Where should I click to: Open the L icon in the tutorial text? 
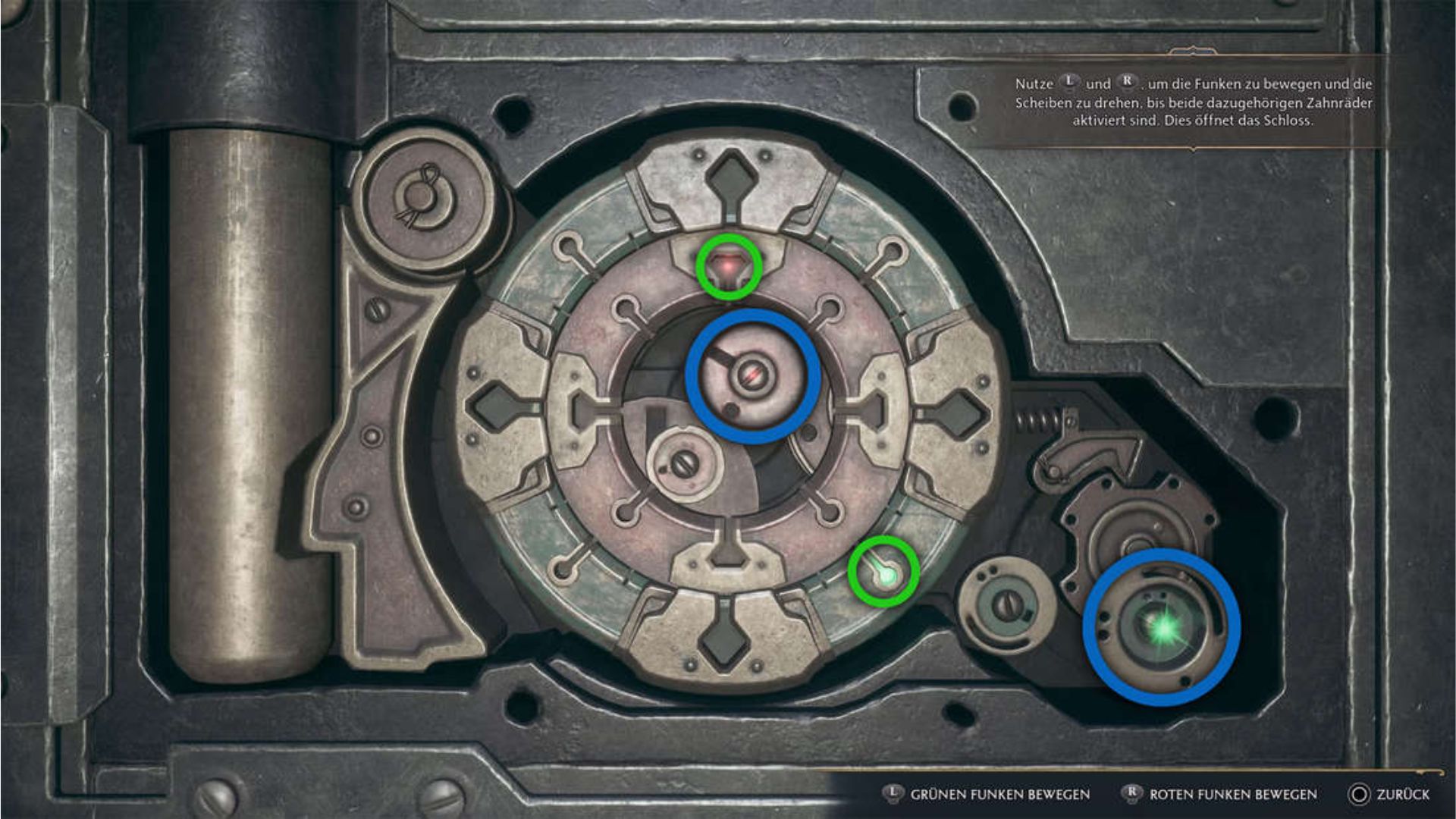1069,83
